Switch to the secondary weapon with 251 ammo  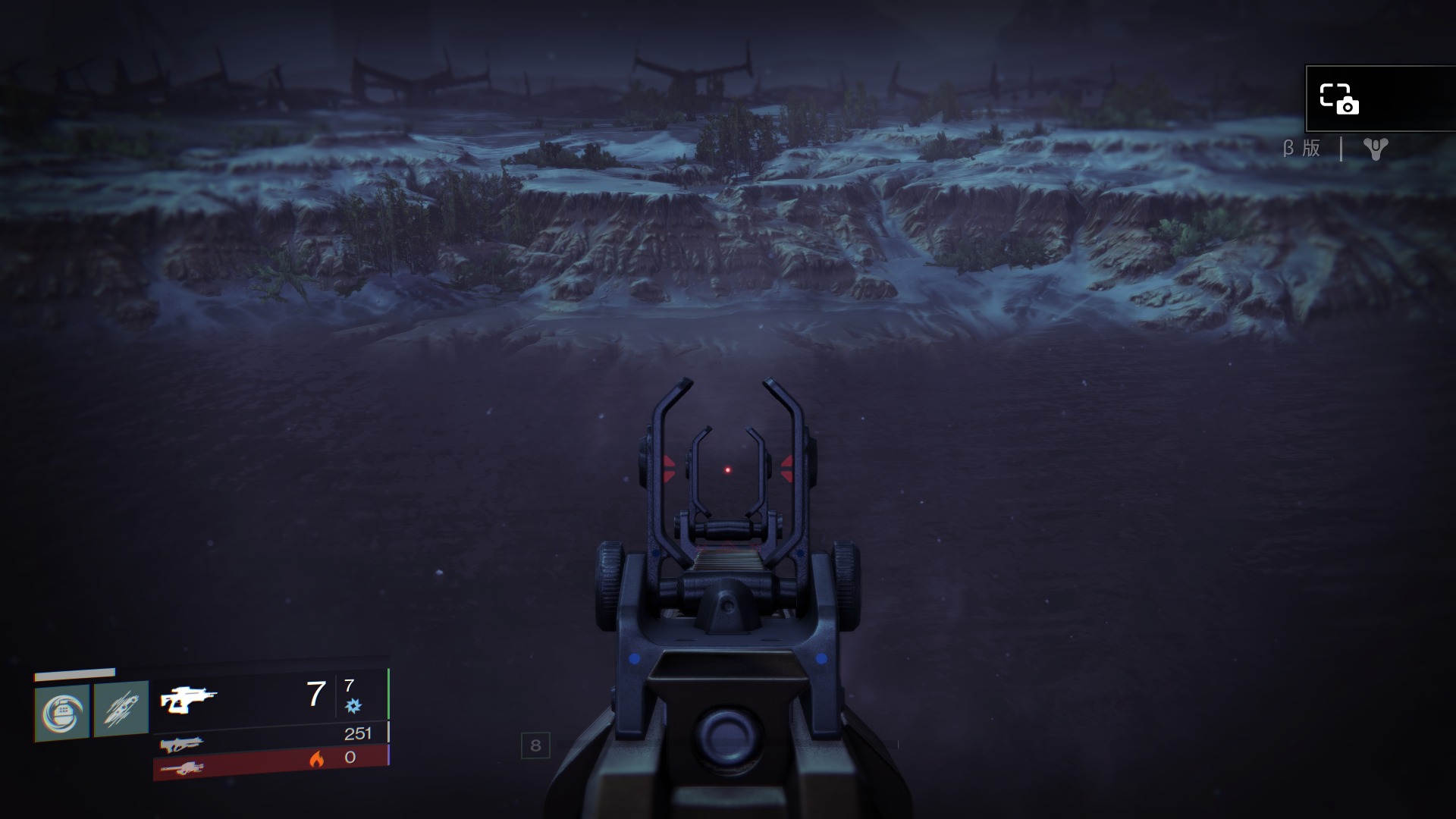(x=181, y=744)
